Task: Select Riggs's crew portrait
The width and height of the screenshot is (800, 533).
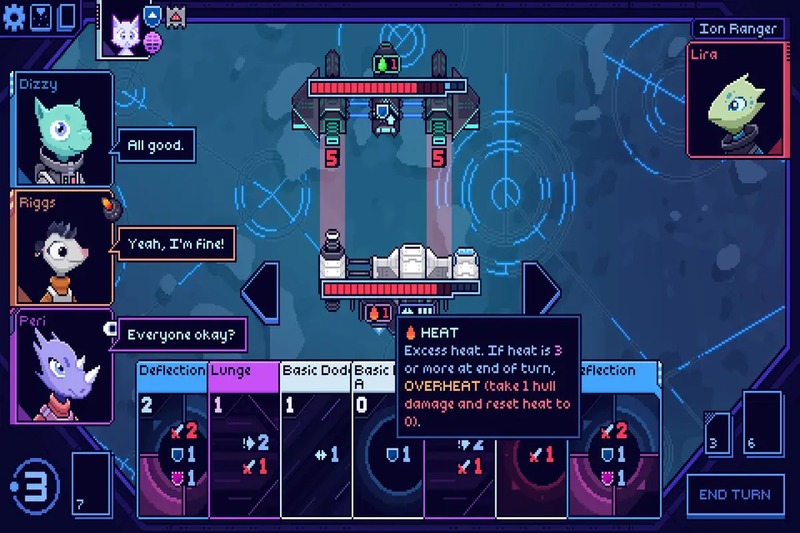Action: tap(61, 247)
